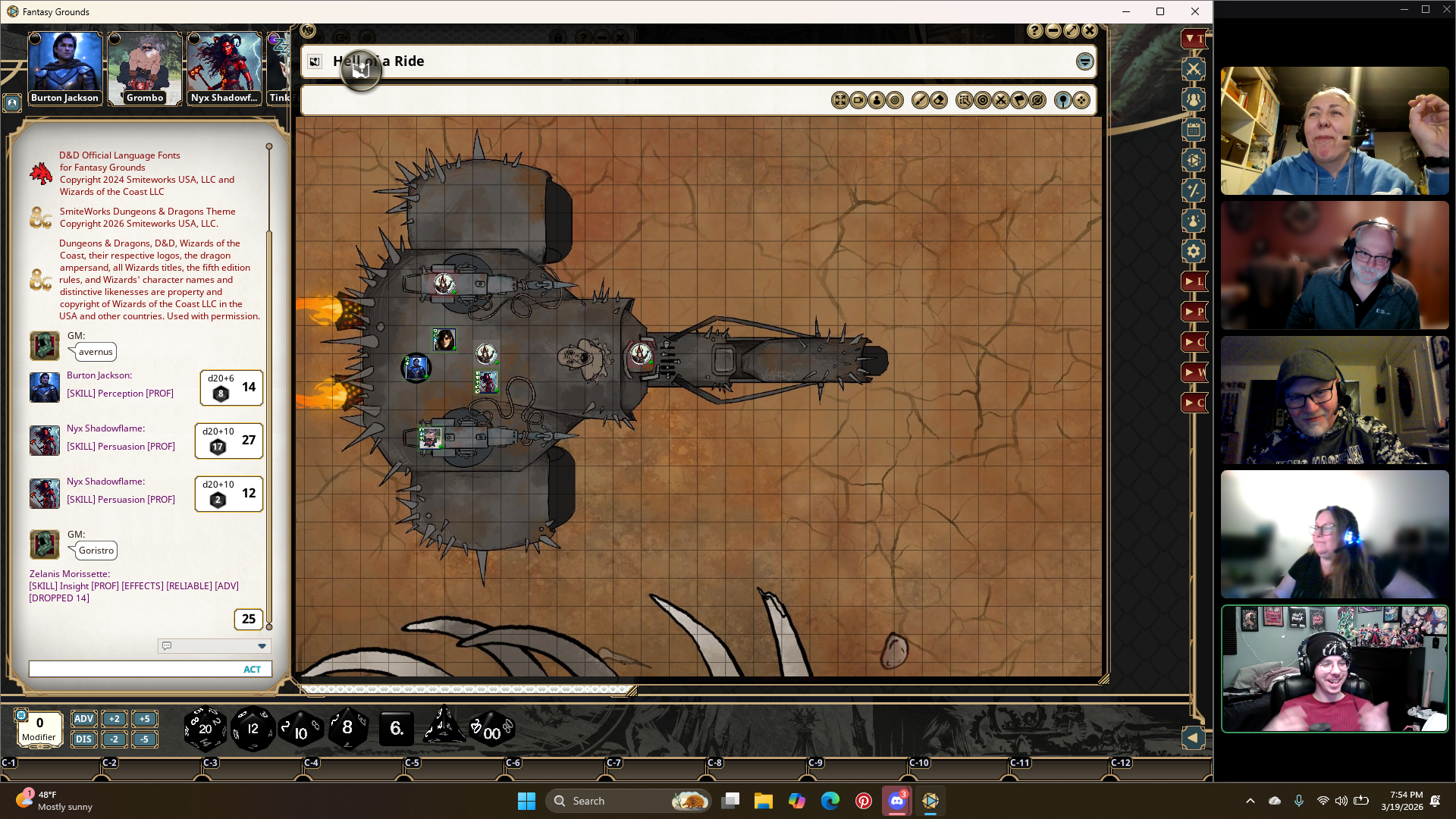Choose the eraser tool in map toolbar
Screen dimensions: 1456x819
(x=939, y=101)
